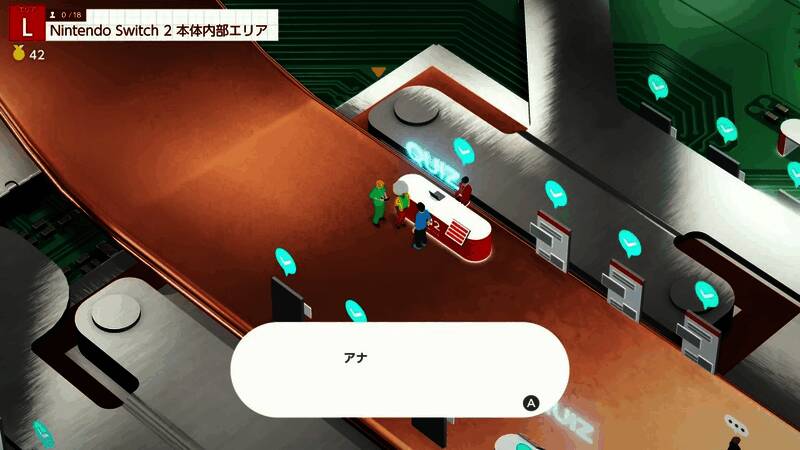Open the Nintendo Switch 2 本体内部エリア area banner
This screenshot has width=800, height=450.
[159, 30]
